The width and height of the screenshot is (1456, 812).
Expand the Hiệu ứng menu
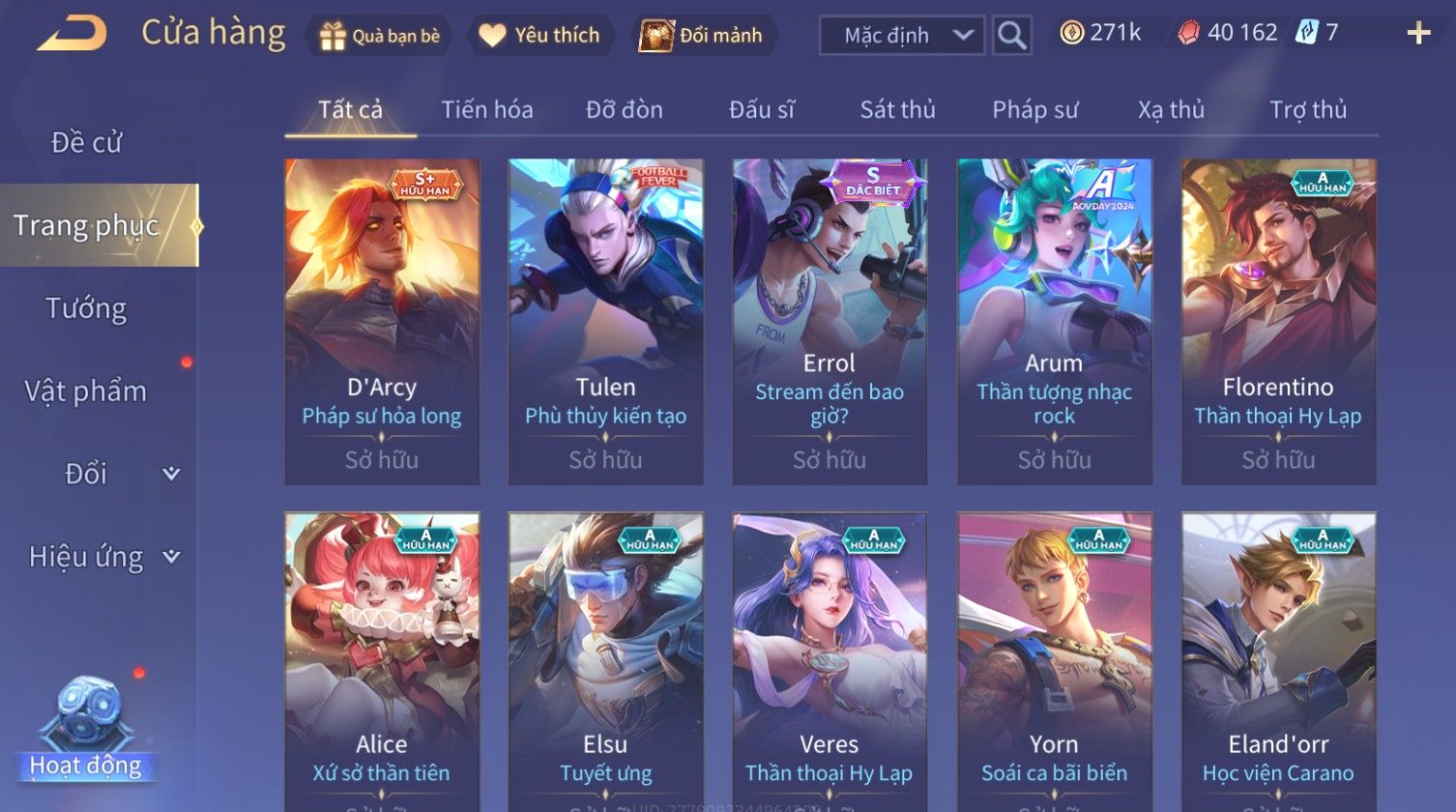point(102,557)
